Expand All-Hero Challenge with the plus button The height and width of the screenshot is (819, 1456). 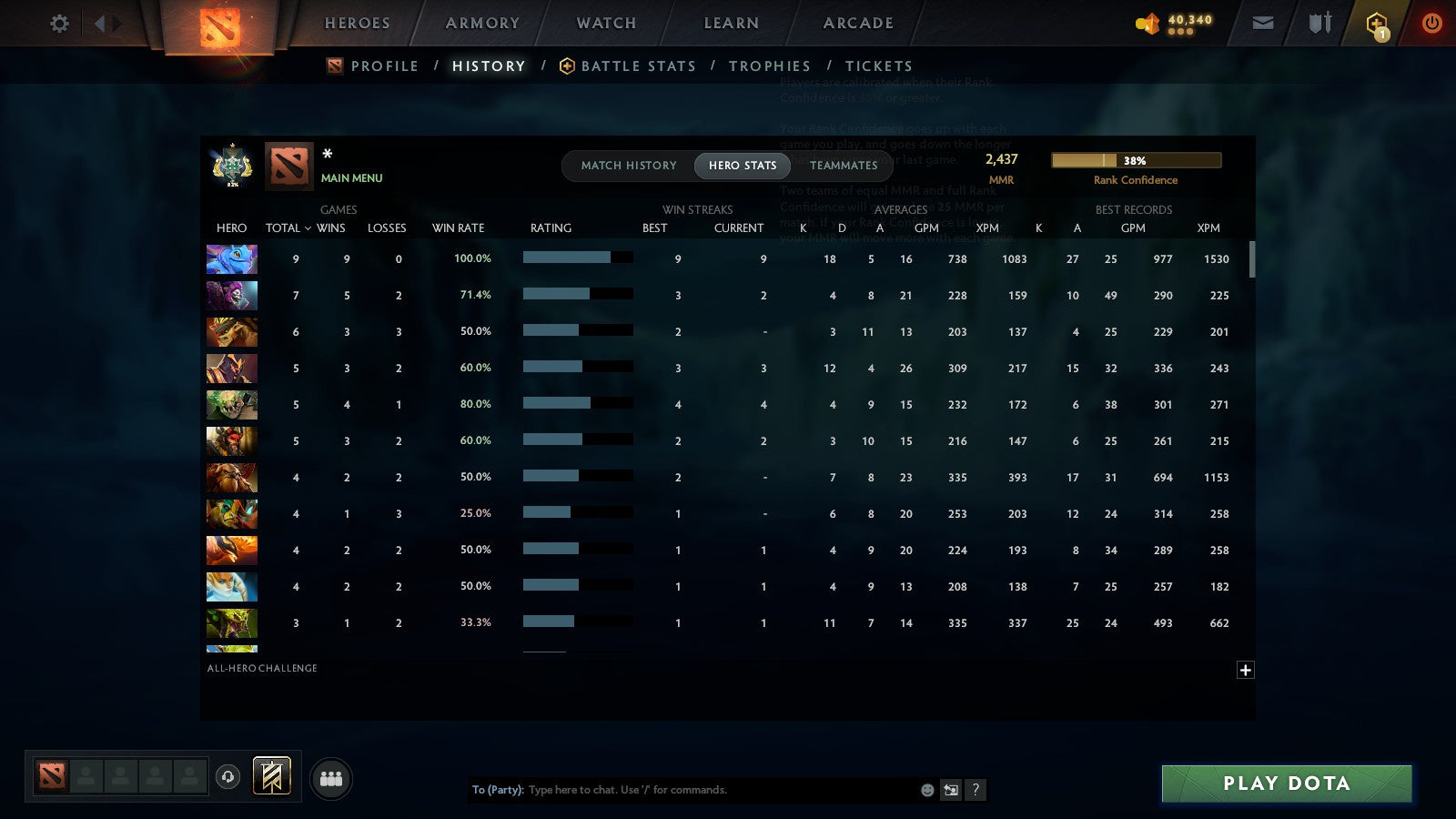point(1246,670)
